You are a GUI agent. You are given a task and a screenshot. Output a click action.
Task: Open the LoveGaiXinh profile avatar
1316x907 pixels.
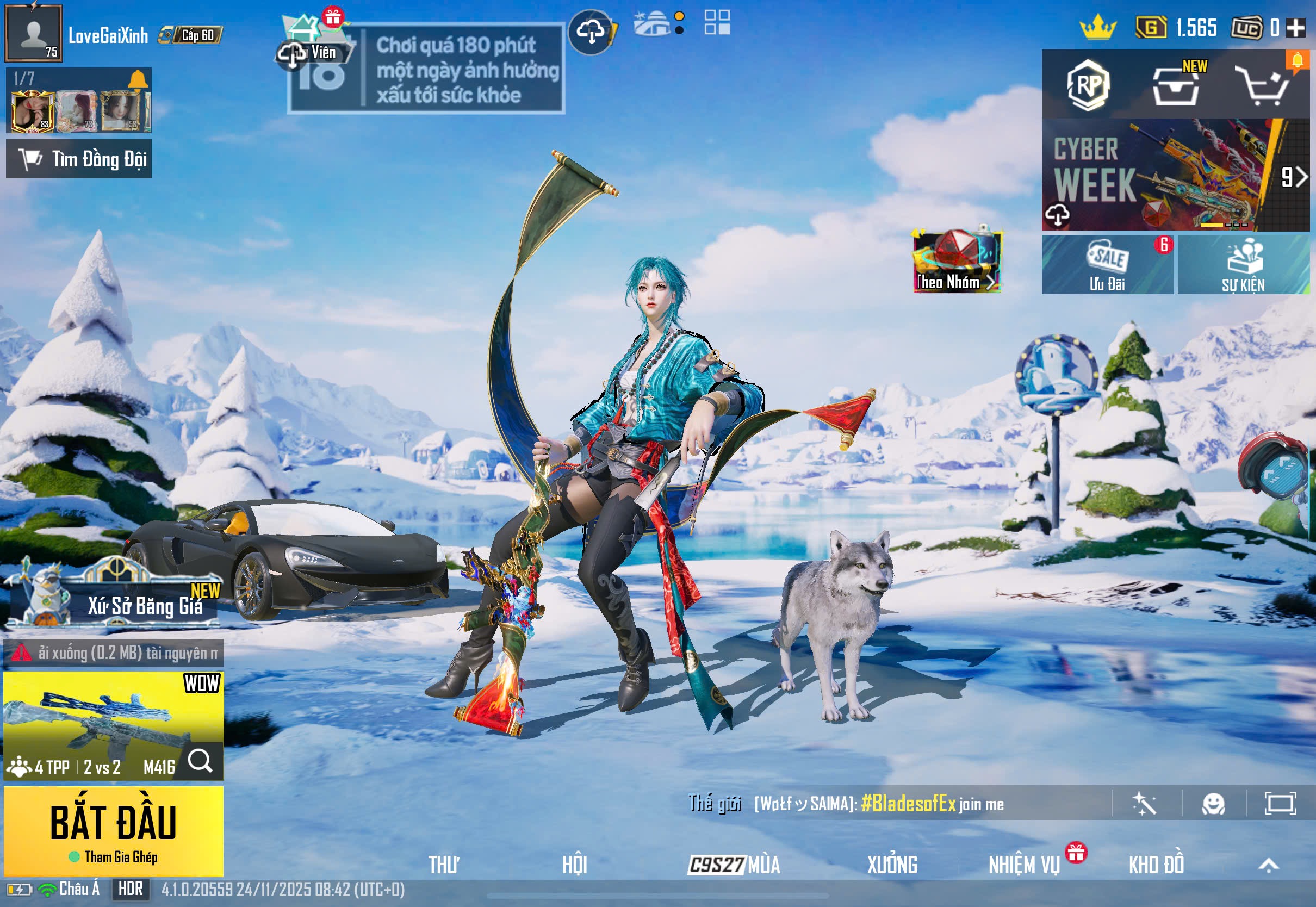point(34,34)
